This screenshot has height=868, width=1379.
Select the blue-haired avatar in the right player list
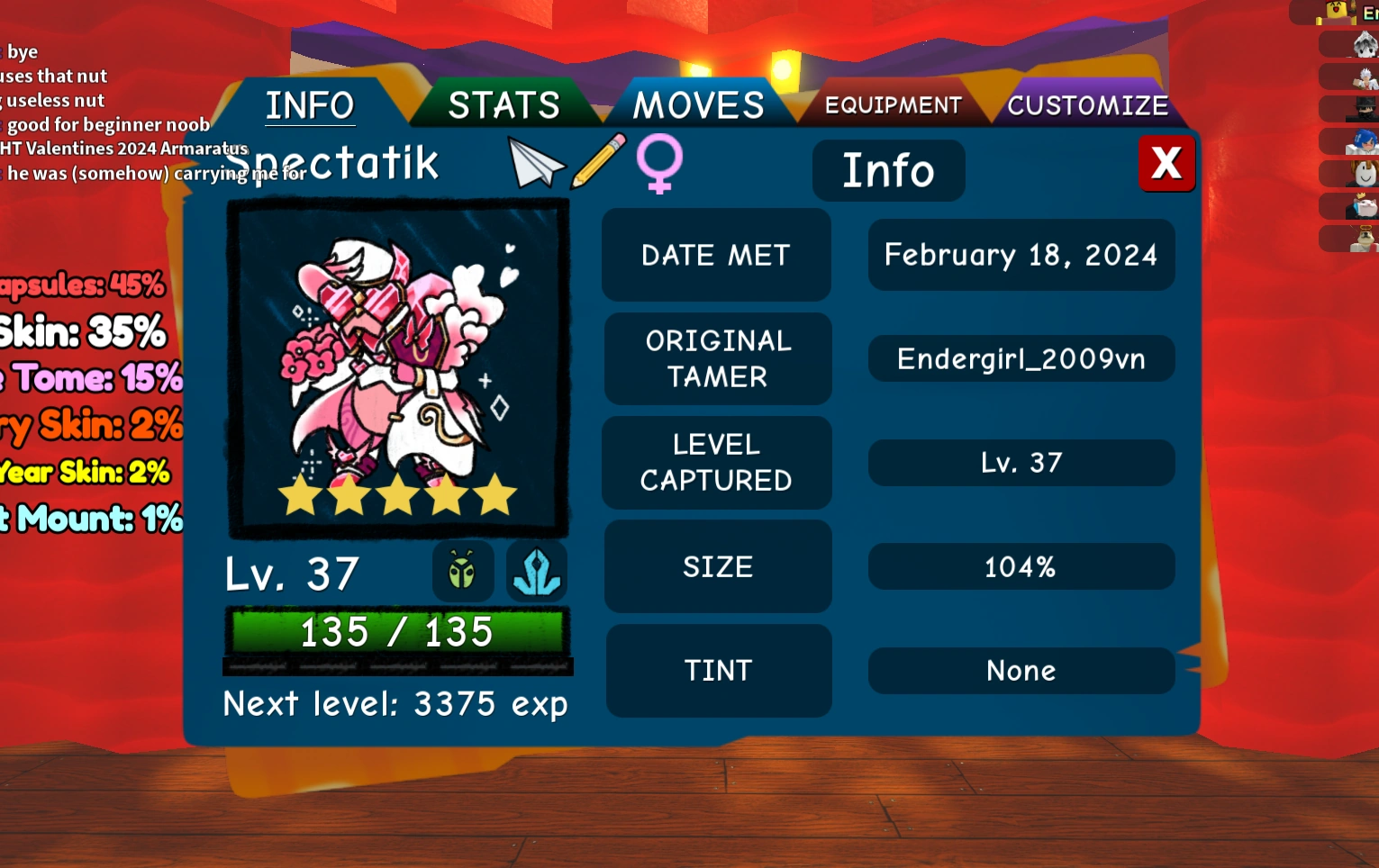pos(1364,140)
